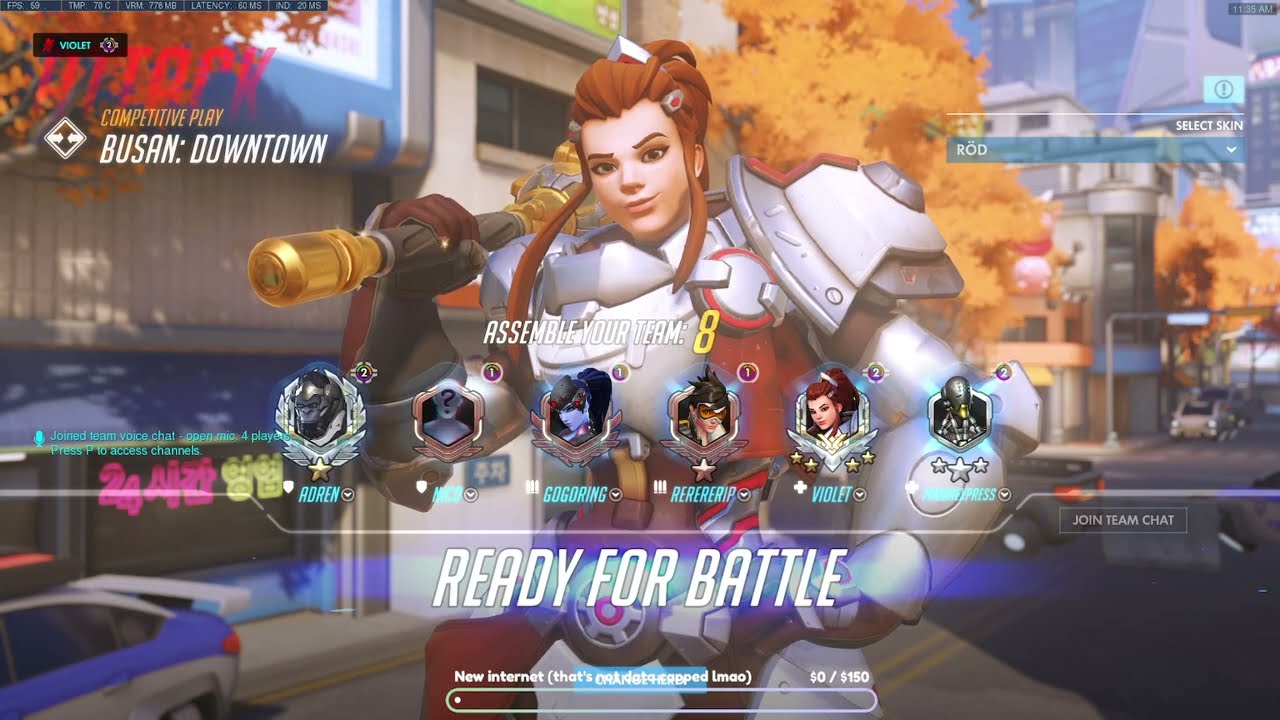Click Gogoring's Widowmaker portrait
Screen dimensions: 1280x720
(577, 413)
